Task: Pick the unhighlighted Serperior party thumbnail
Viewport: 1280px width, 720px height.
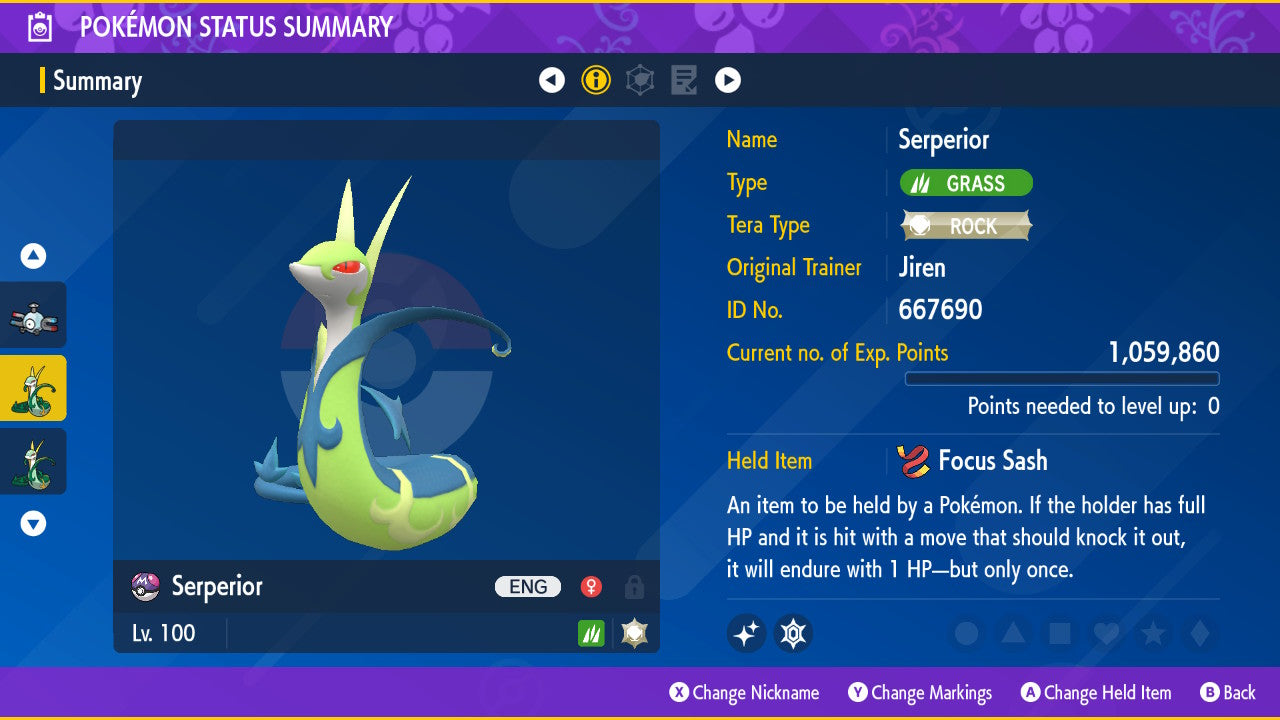Action: 33,461
